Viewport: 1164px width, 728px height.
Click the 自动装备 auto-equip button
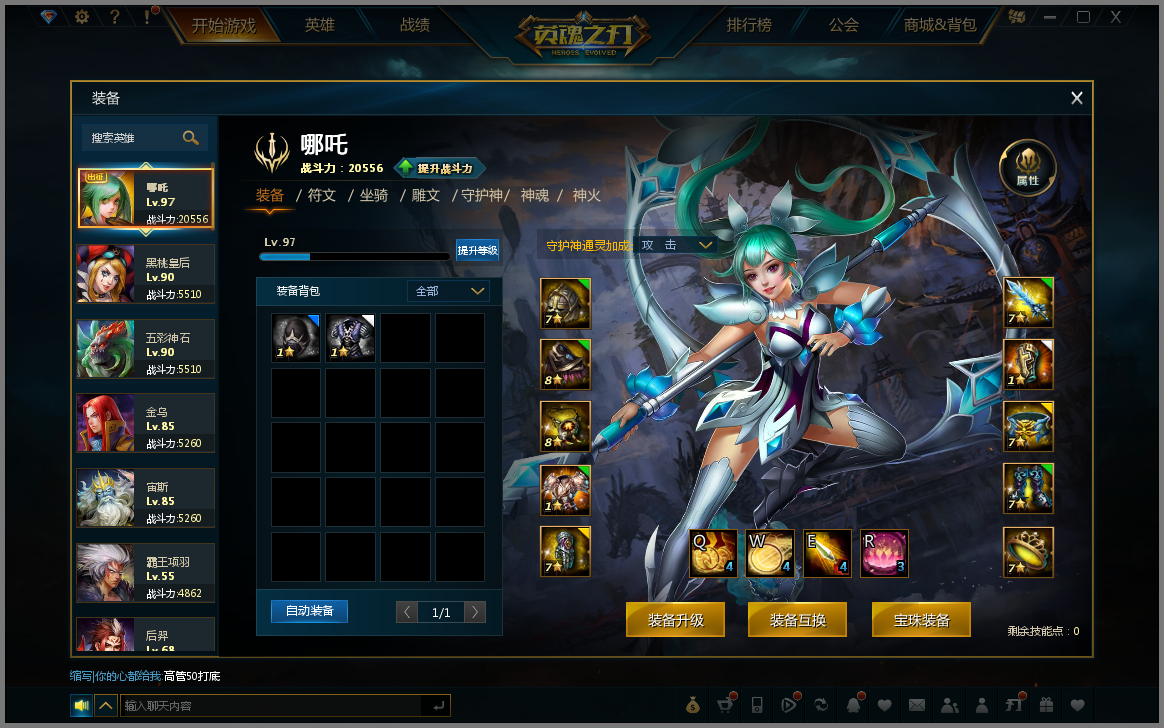pyautogui.click(x=309, y=610)
